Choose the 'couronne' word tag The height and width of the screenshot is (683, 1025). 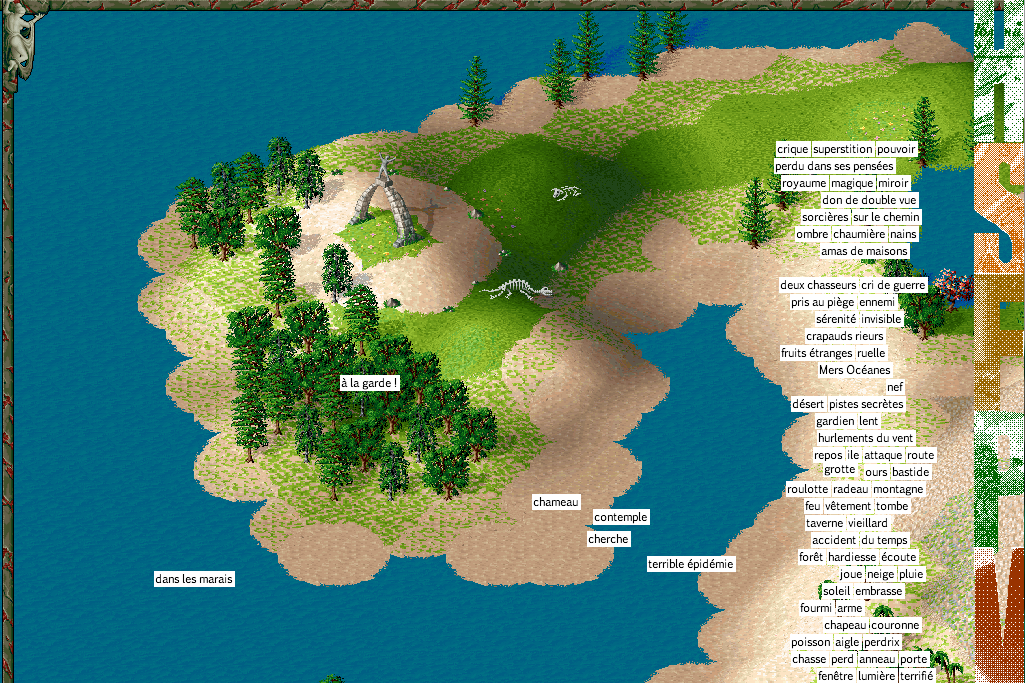coord(895,625)
